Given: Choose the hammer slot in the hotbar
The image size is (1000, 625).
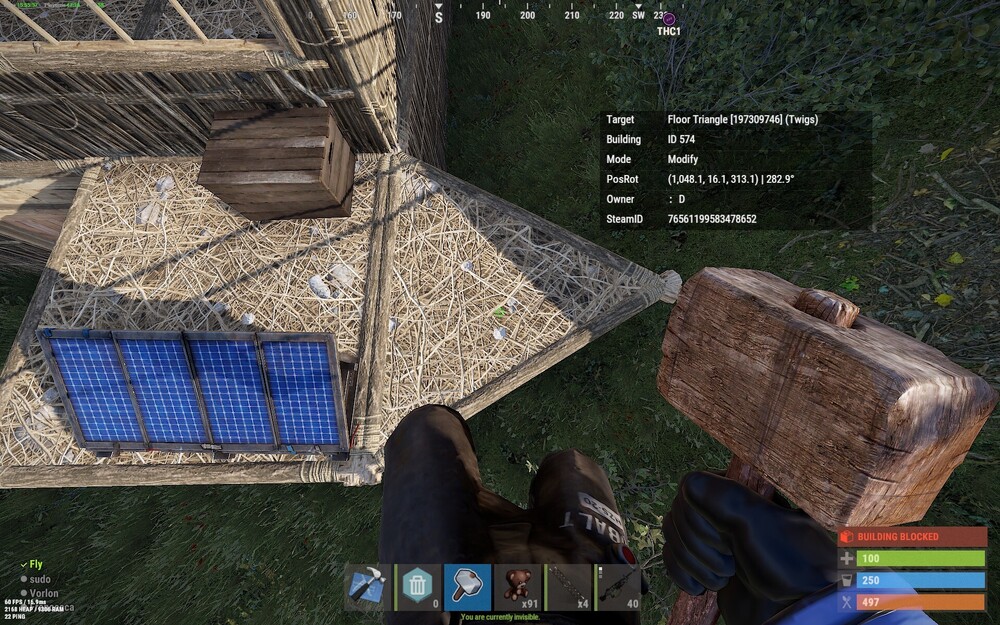Looking at the screenshot, I should (468, 587).
